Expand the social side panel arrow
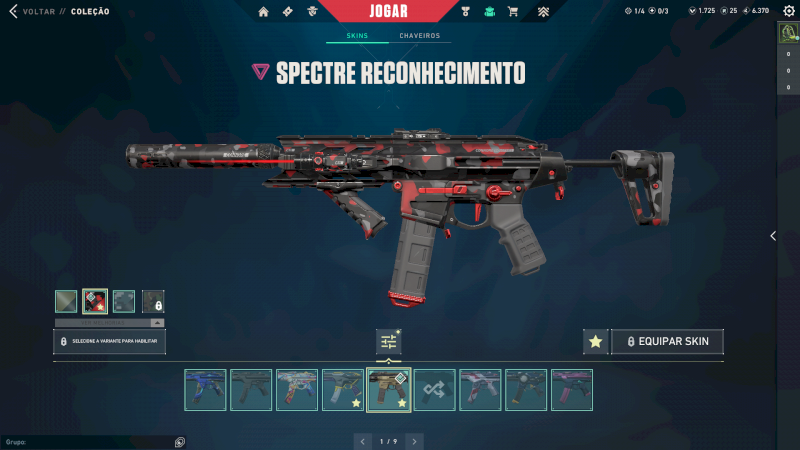800x450 pixels. coord(772,236)
